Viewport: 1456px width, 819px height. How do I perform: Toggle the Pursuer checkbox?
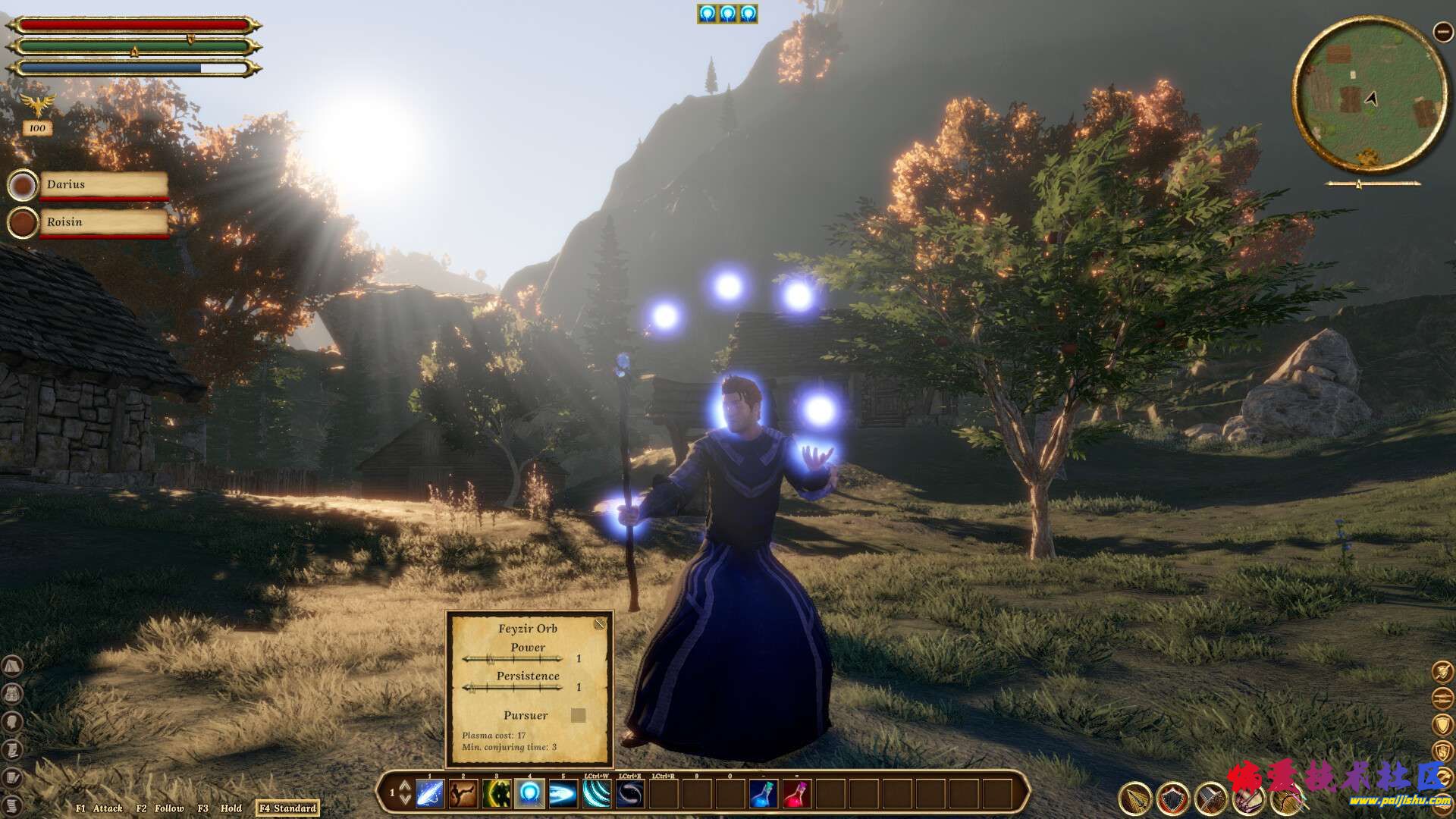(x=578, y=715)
